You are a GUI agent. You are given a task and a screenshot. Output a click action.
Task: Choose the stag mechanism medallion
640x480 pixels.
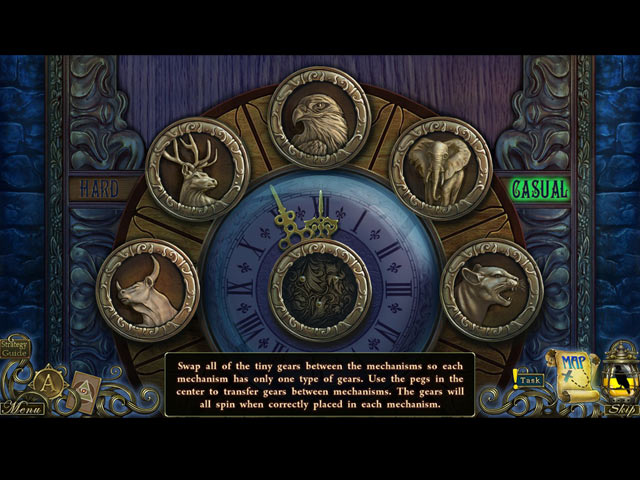197,169
